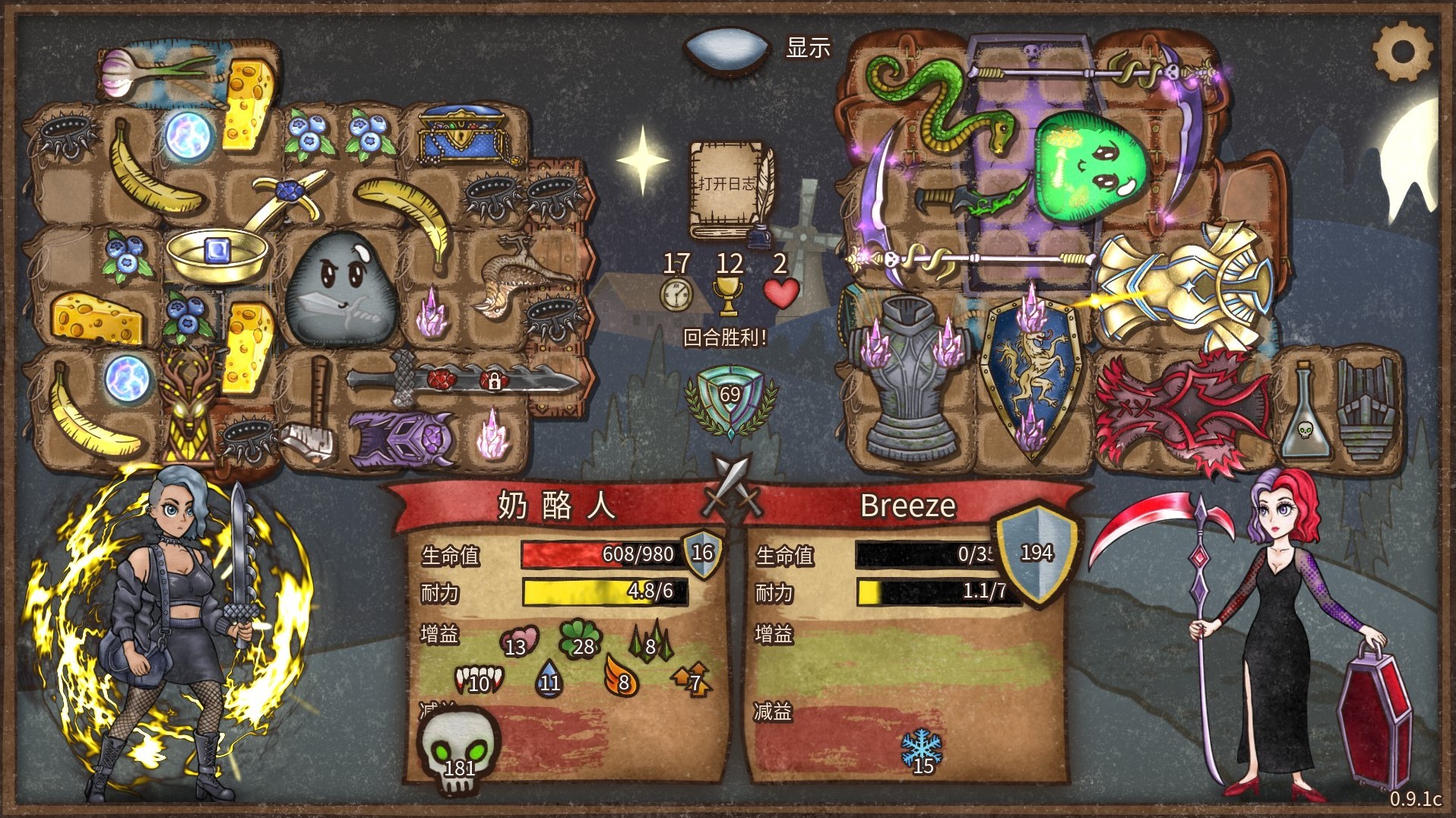This screenshot has height=818, width=1456.
Task: Toggle the eye display button
Action: tap(727, 48)
